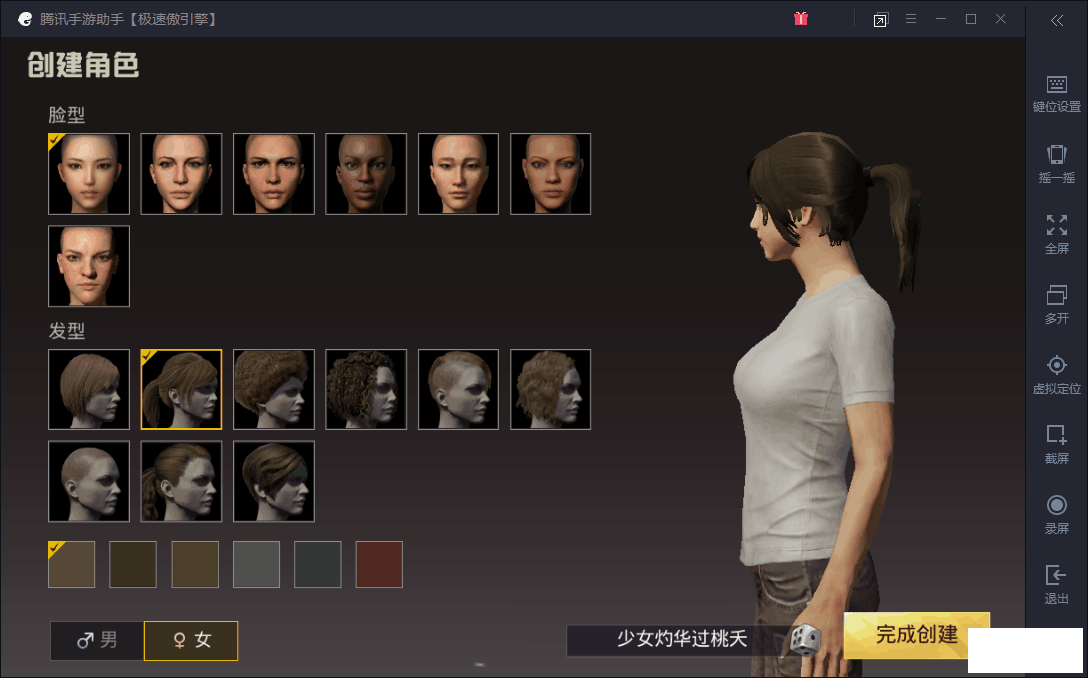Image resolution: width=1088 pixels, height=678 pixels.
Task: Pick the side-shaved undercut hairstyle
Action: [x=458, y=390]
